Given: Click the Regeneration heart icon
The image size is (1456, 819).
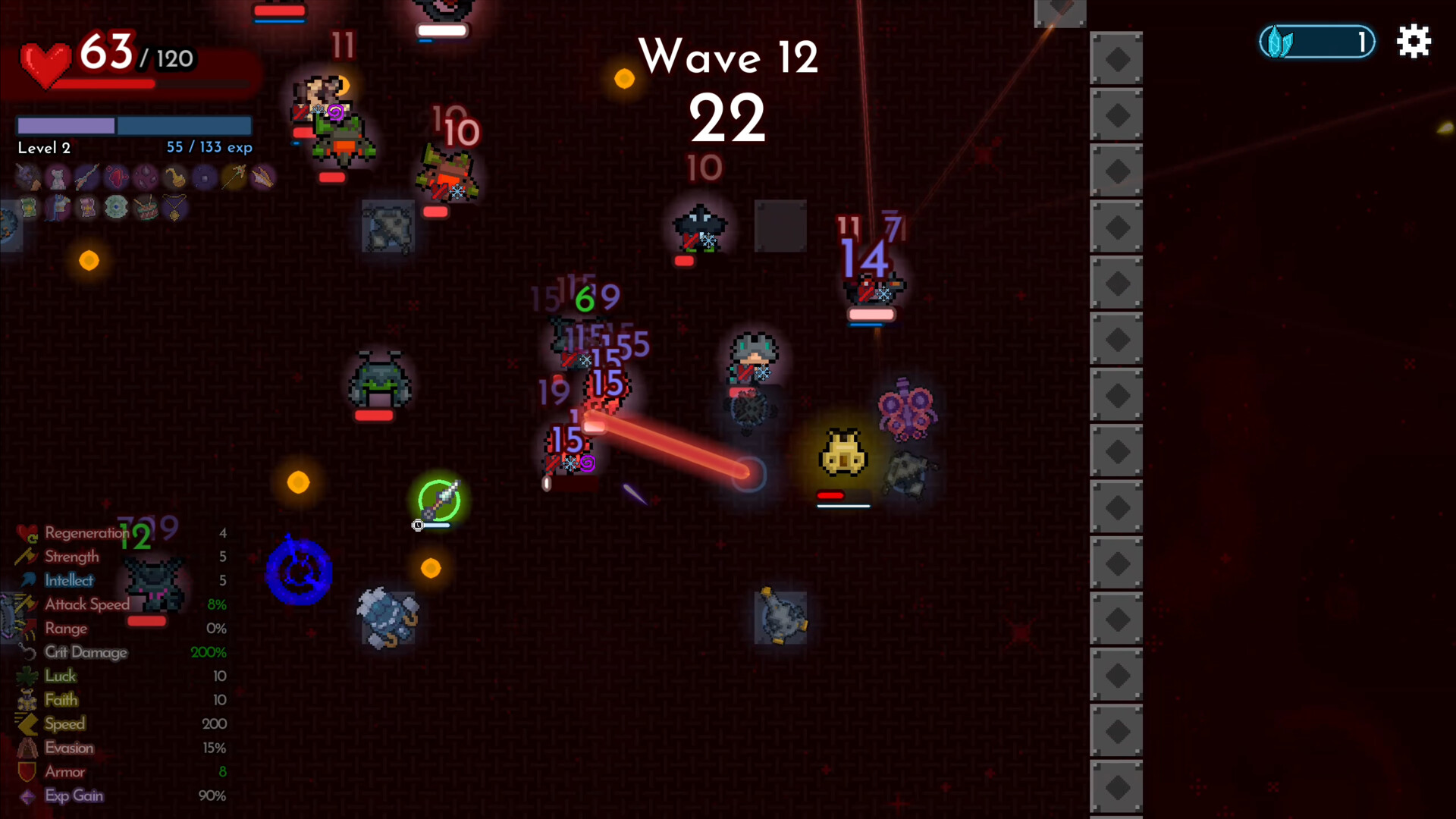Looking at the screenshot, I should pos(27,533).
